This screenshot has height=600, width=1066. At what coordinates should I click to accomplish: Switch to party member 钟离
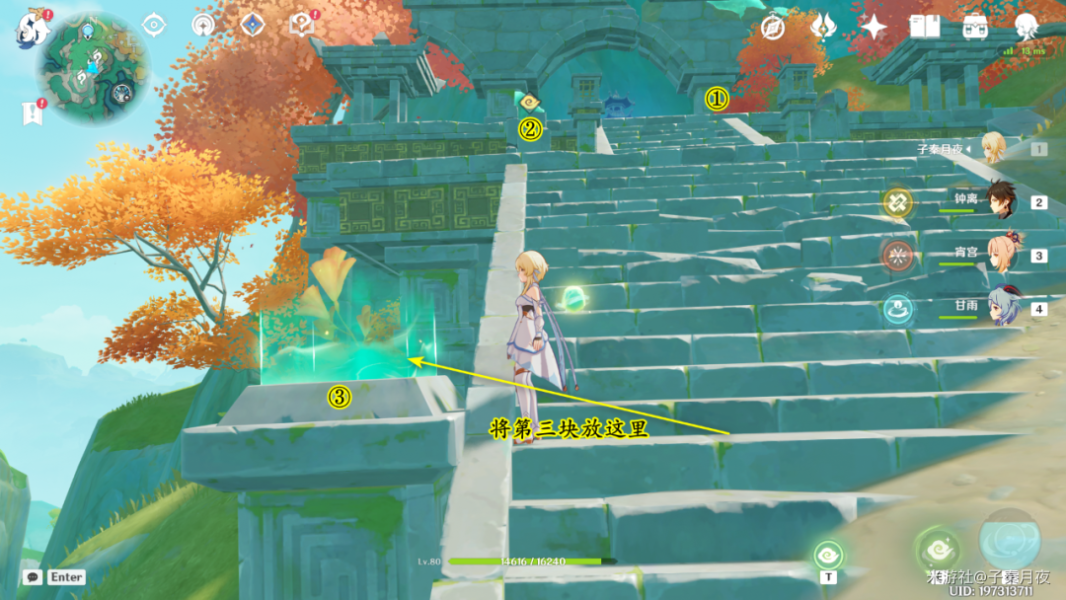(1000, 200)
